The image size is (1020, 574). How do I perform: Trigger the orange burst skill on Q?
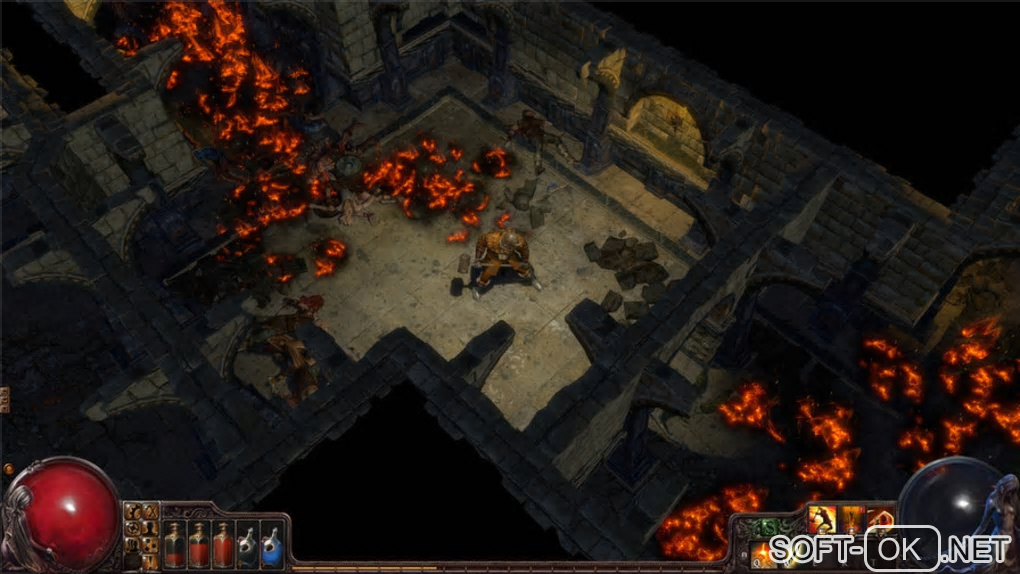point(764,552)
